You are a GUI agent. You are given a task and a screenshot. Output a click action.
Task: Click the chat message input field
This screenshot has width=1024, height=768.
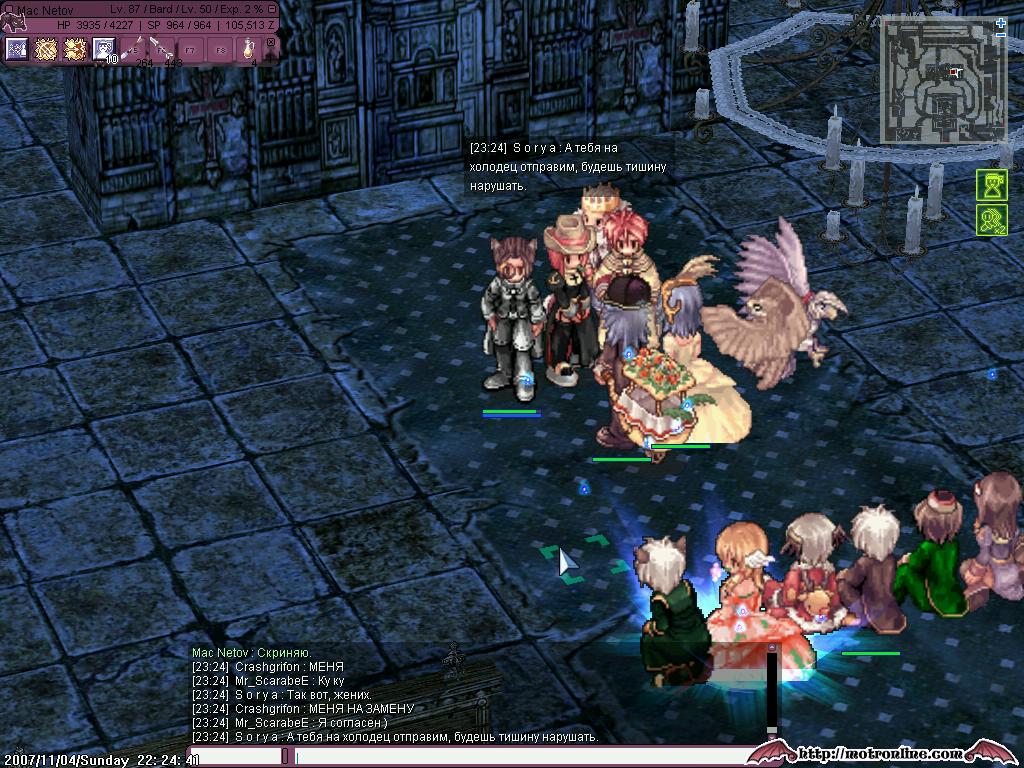click(x=520, y=757)
